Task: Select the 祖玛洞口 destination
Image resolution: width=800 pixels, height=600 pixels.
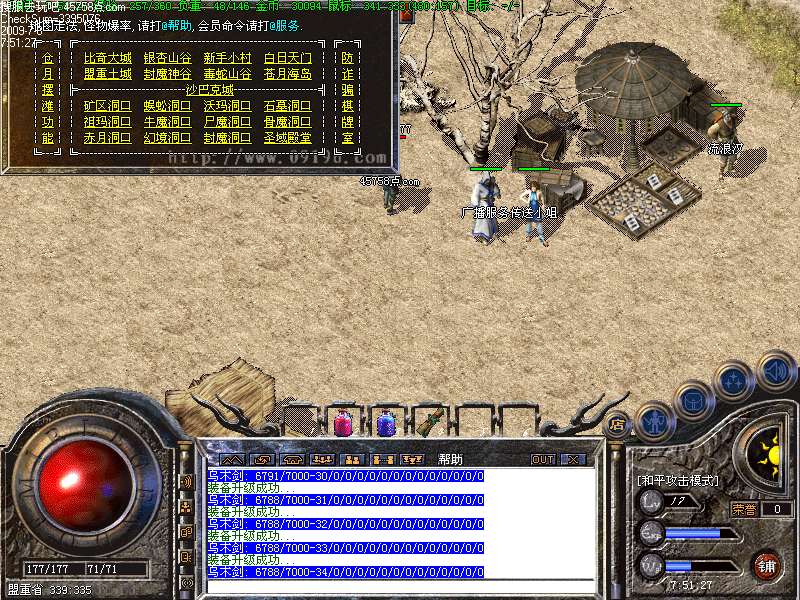Action: pyautogui.click(x=107, y=122)
